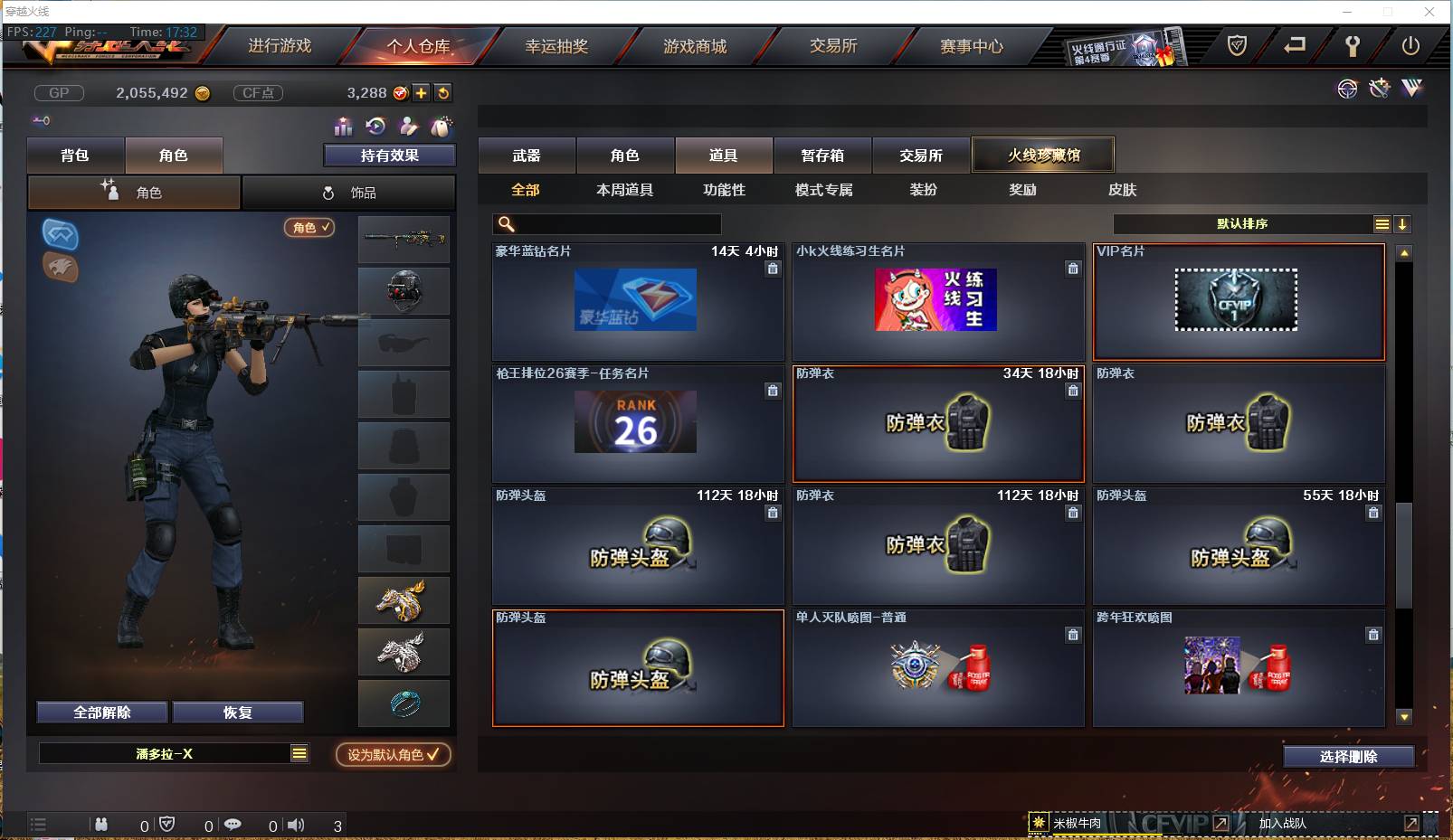Open the character dress-up icon

(407, 127)
